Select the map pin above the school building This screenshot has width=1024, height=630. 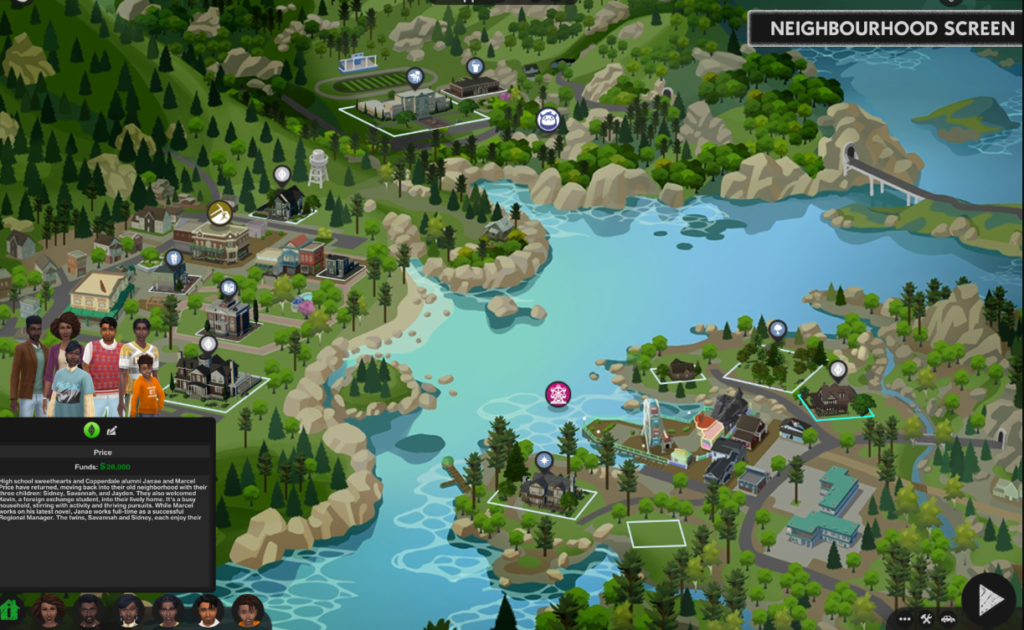click(x=415, y=76)
